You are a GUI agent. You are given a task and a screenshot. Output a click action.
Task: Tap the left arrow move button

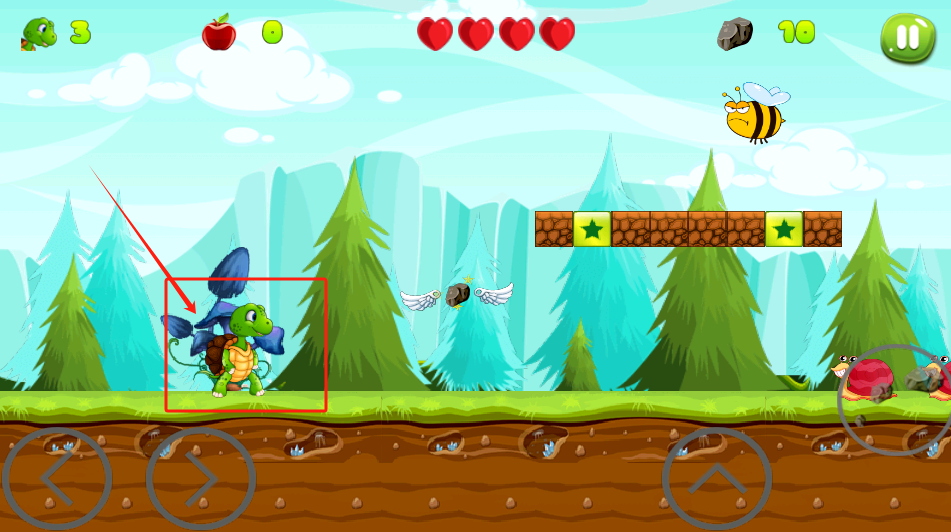point(56,480)
